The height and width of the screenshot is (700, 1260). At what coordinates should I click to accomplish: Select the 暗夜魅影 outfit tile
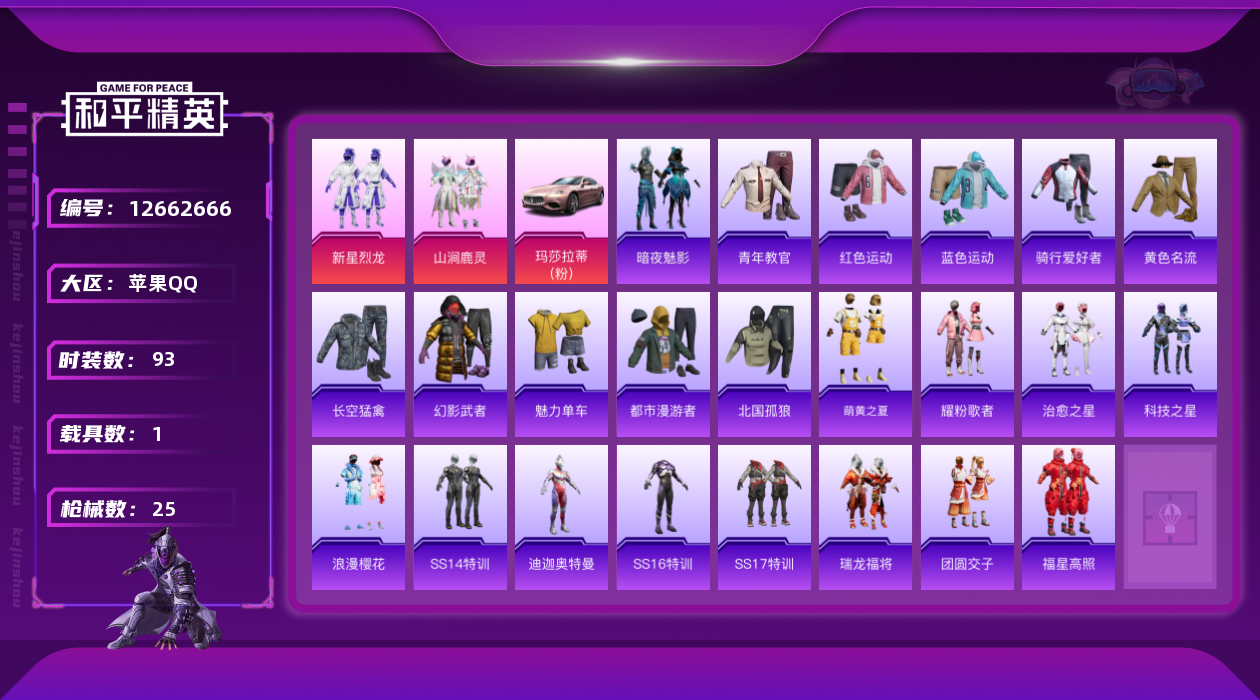663,211
